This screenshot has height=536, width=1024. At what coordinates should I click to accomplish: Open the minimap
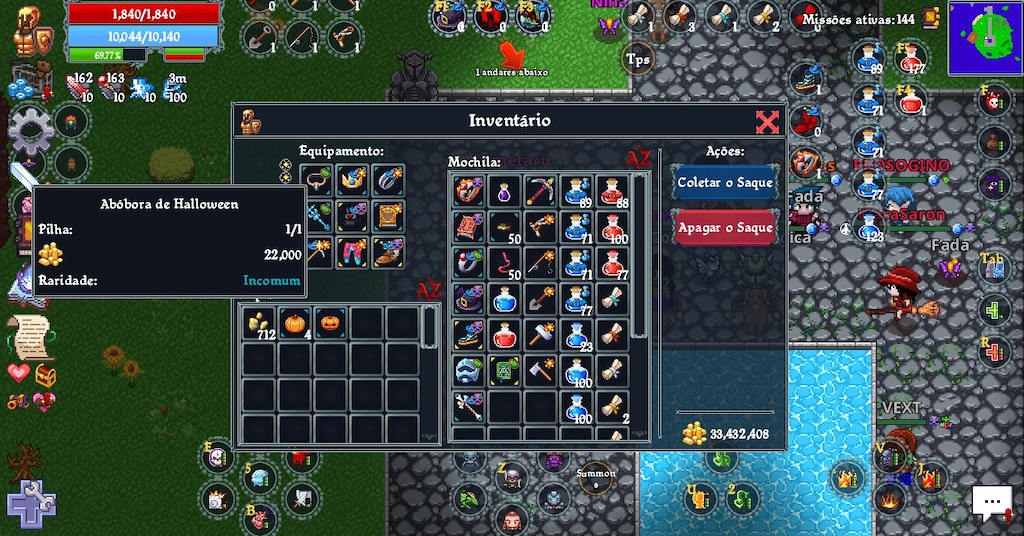click(985, 38)
